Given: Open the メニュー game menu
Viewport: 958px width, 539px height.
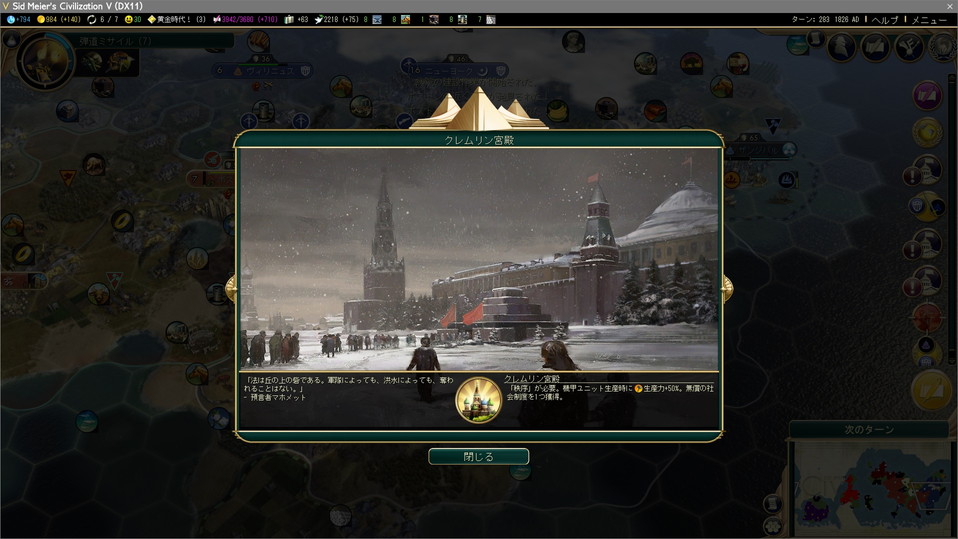Looking at the screenshot, I should pyautogui.click(x=928, y=20).
